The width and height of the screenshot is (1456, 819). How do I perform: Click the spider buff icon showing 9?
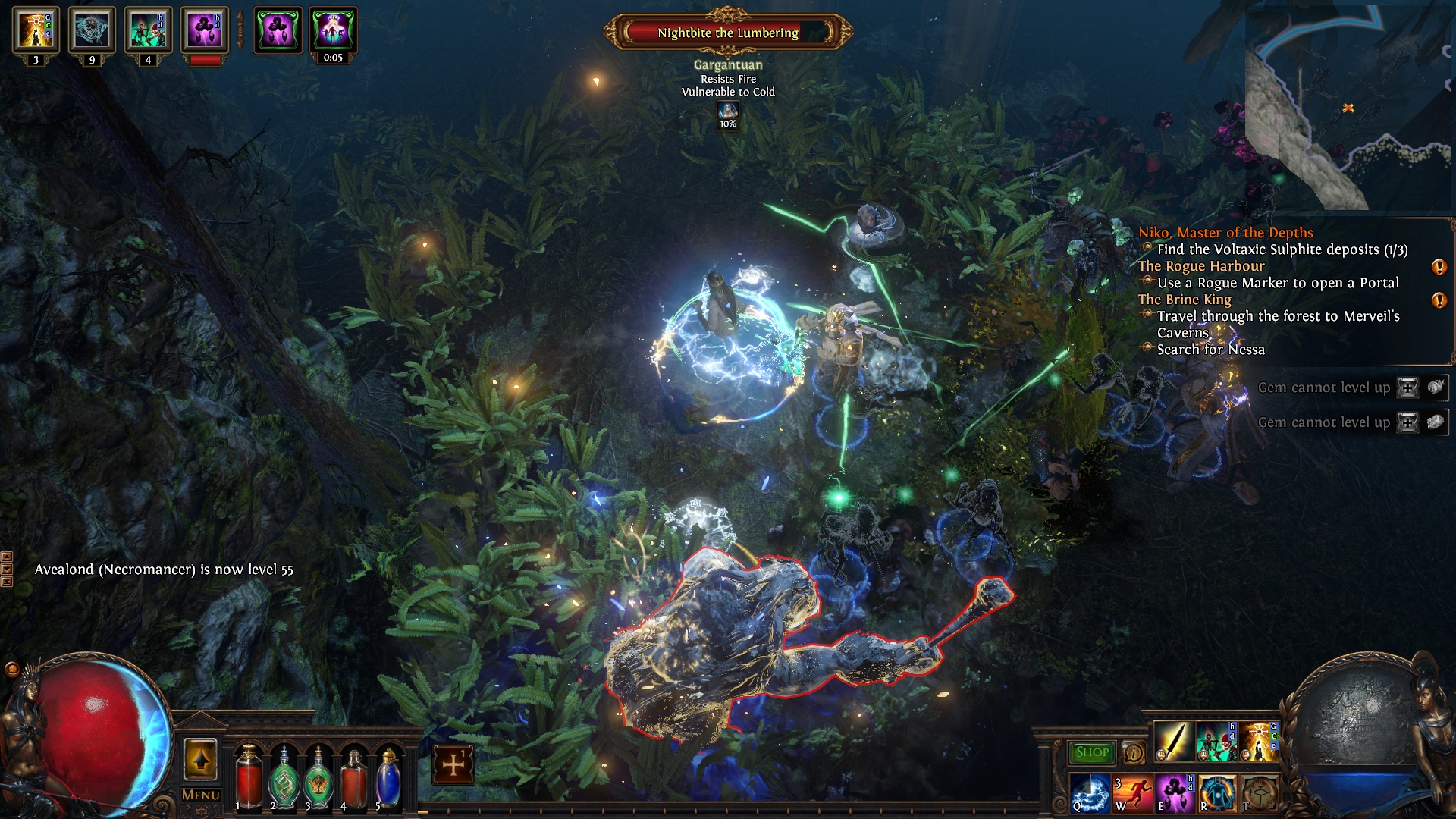(x=92, y=30)
